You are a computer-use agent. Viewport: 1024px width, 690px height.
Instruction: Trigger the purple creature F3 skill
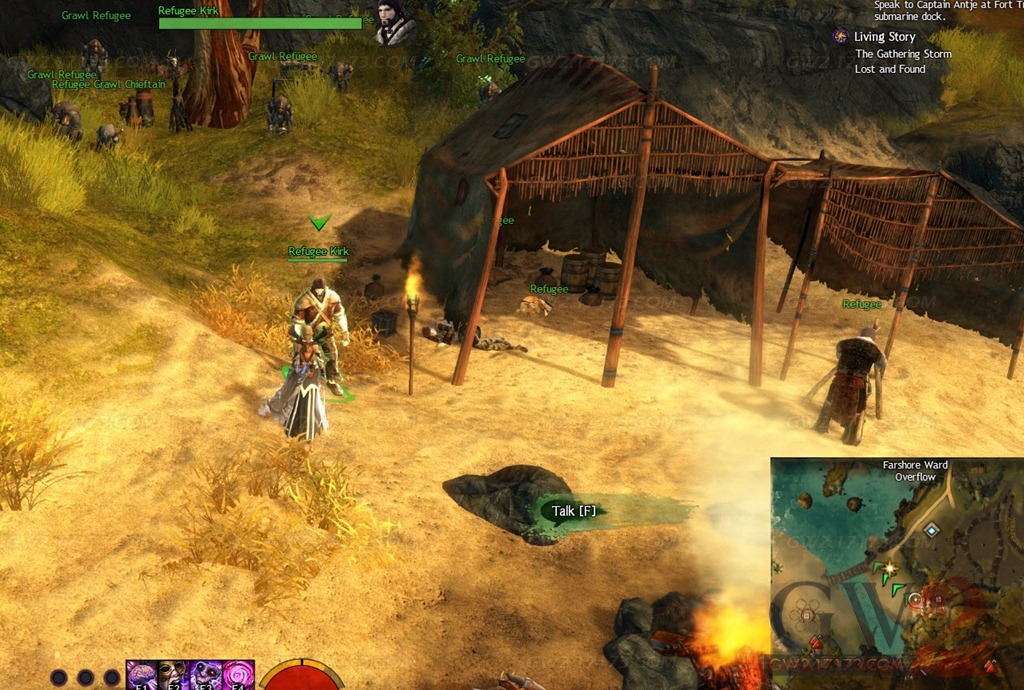(x=205, y=675)
